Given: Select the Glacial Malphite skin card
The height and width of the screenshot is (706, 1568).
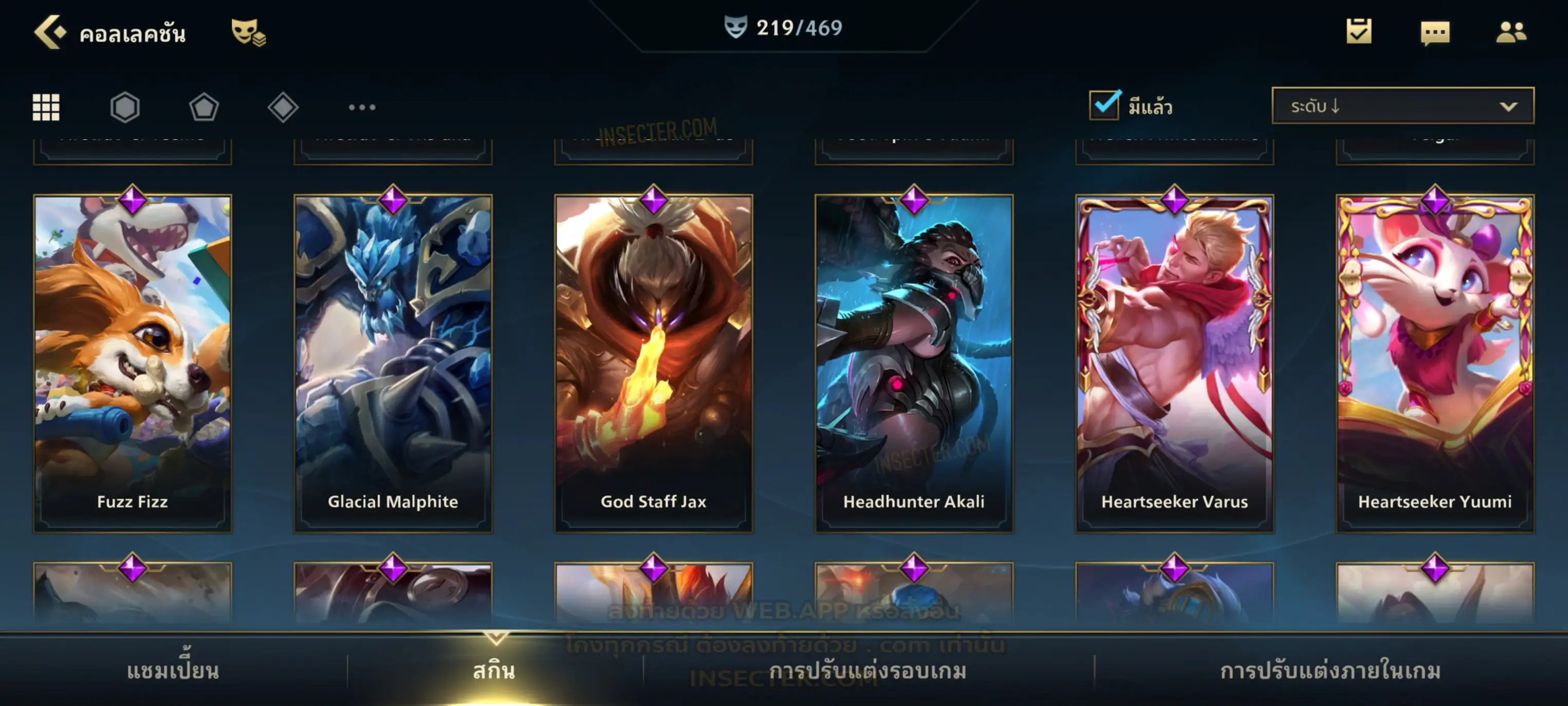Looking at the screenshot, I should click(x=393, y=363).
